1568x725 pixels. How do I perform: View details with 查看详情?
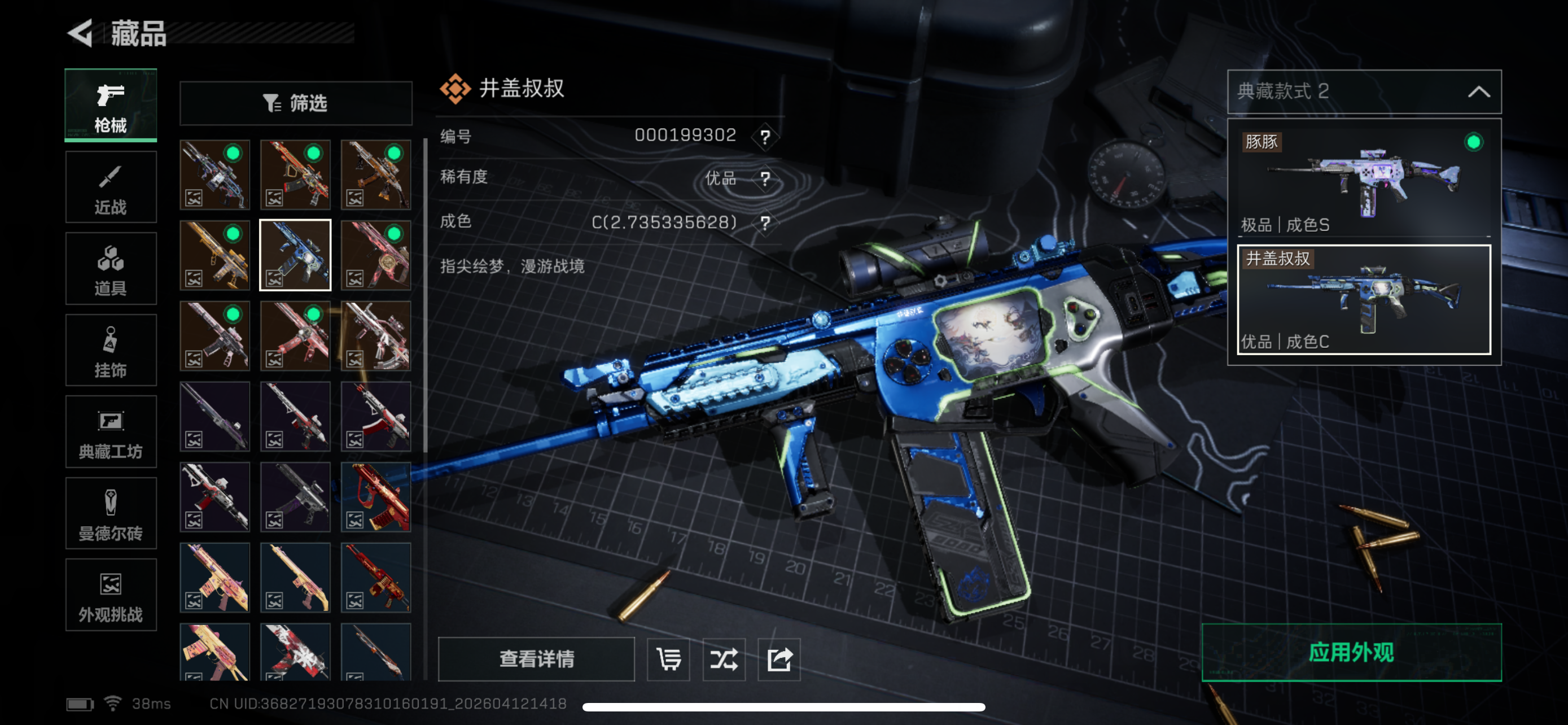536,658
